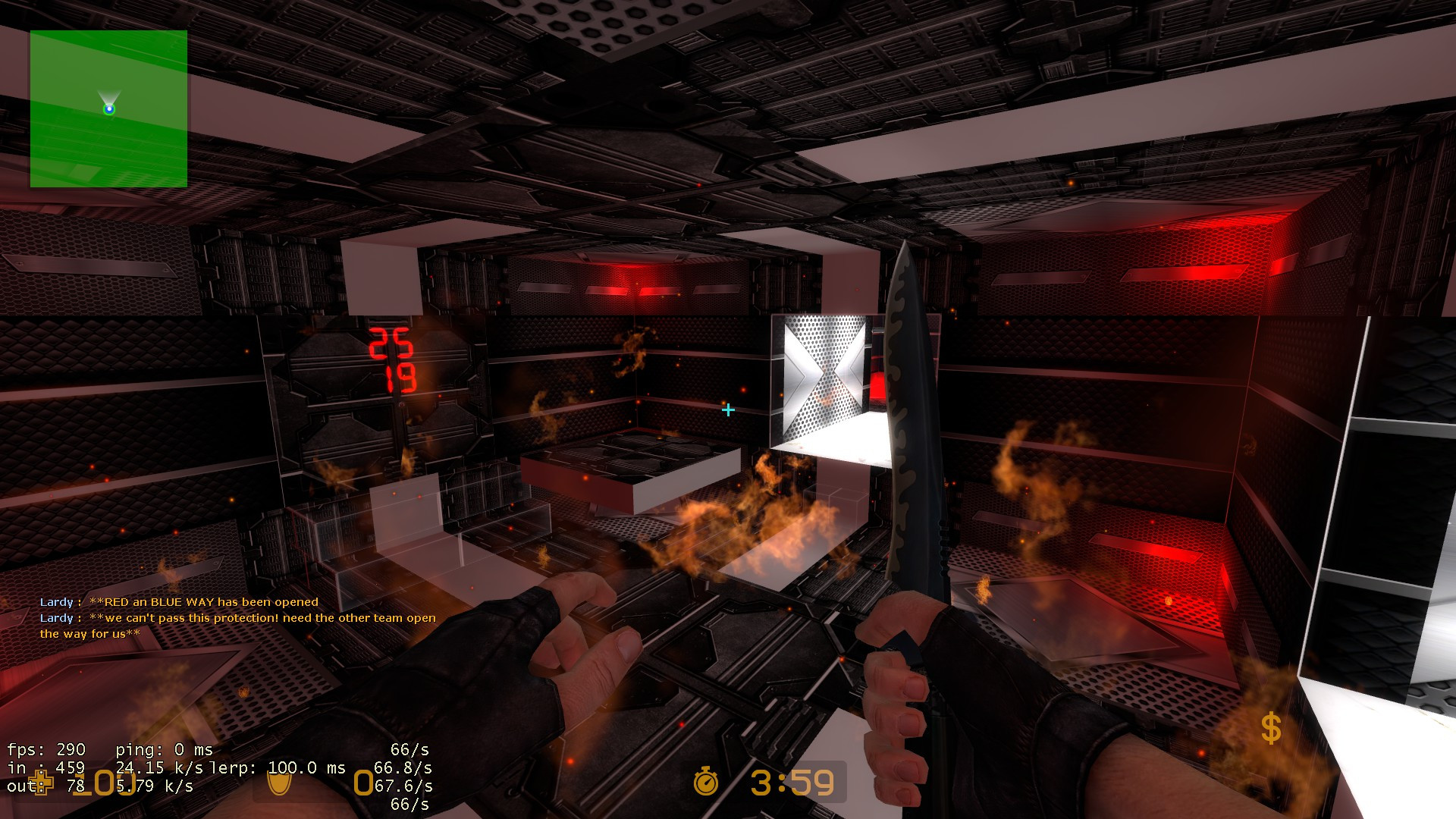Click the cyan crosshair at screen center

pos(729,409)
